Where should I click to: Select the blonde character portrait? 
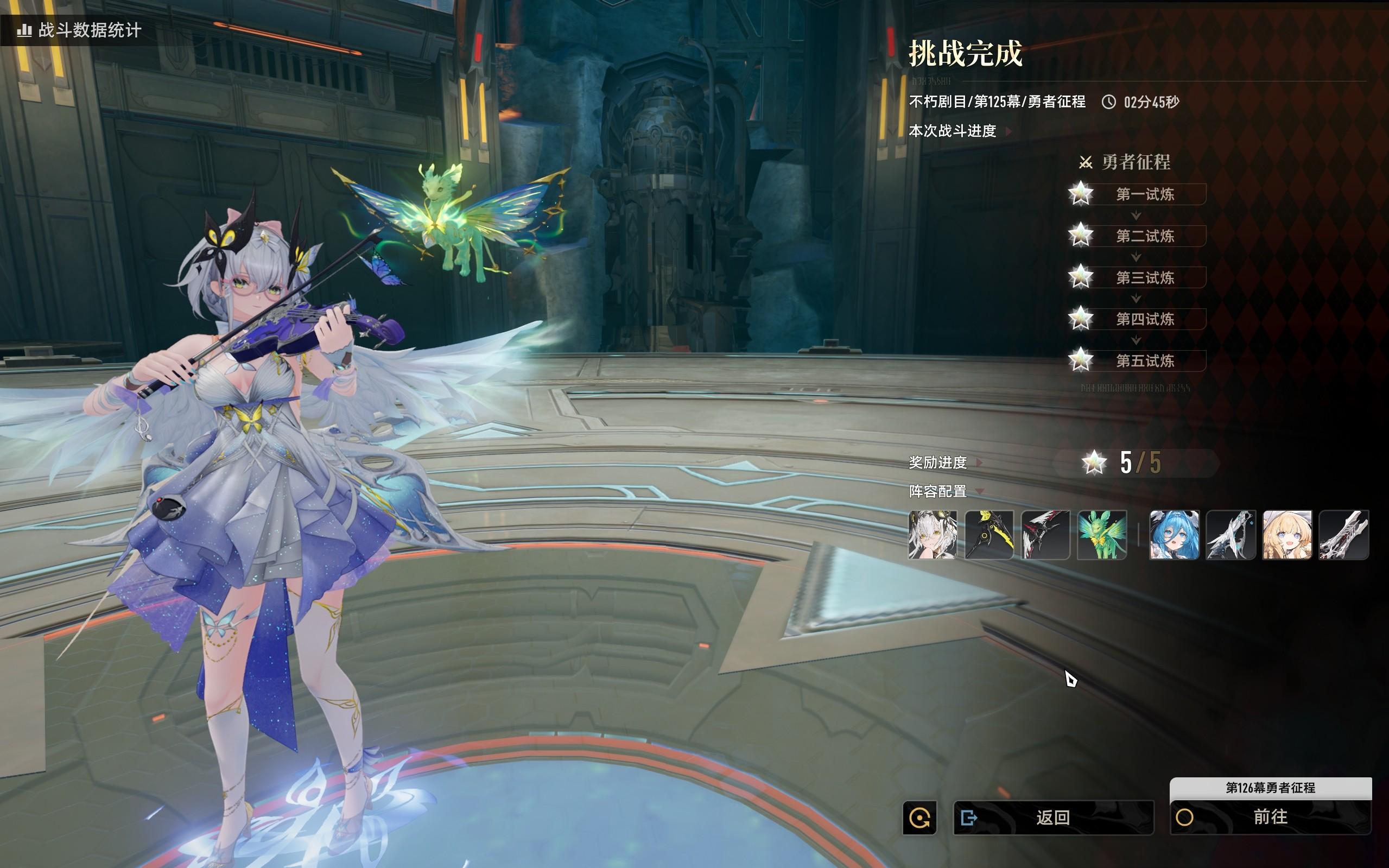pyautogui.click(x=1287, y=535)
